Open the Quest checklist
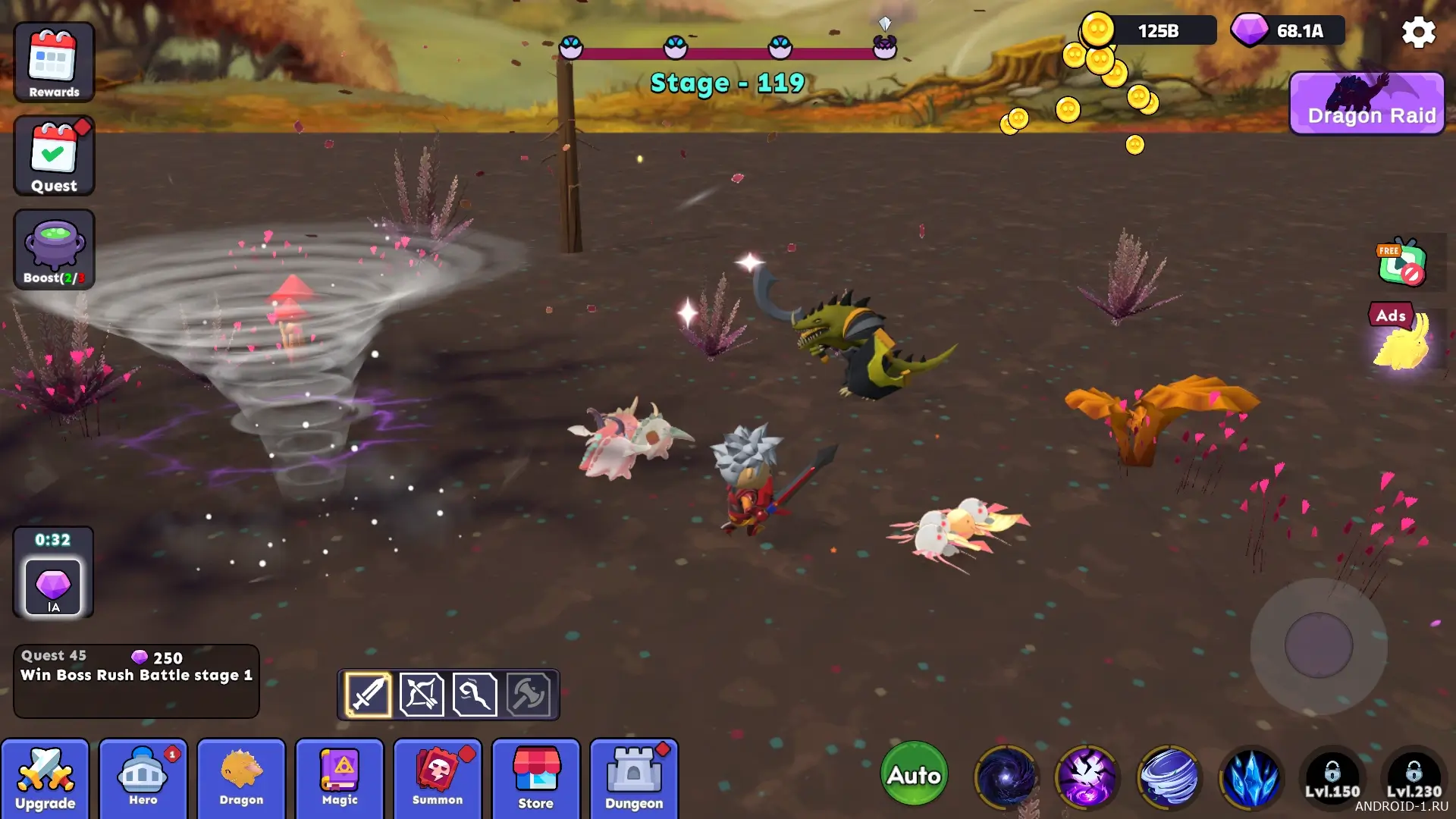Screen dimensions: 1456x819 click(54, 156)
